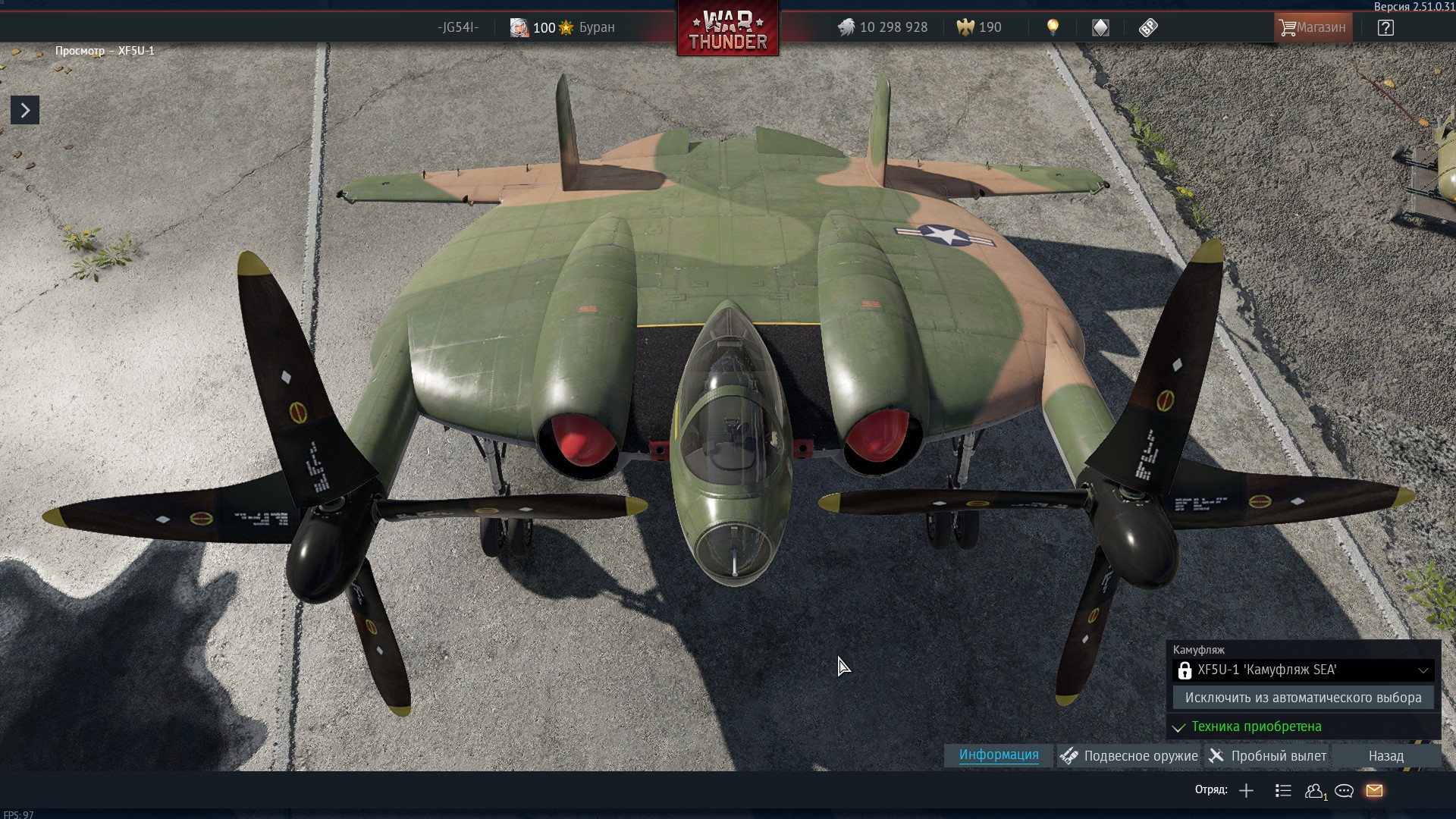This screenshot has width=1456, height=819.
Task: Switch to the Информация tab
Action: (x=998, y=755)
